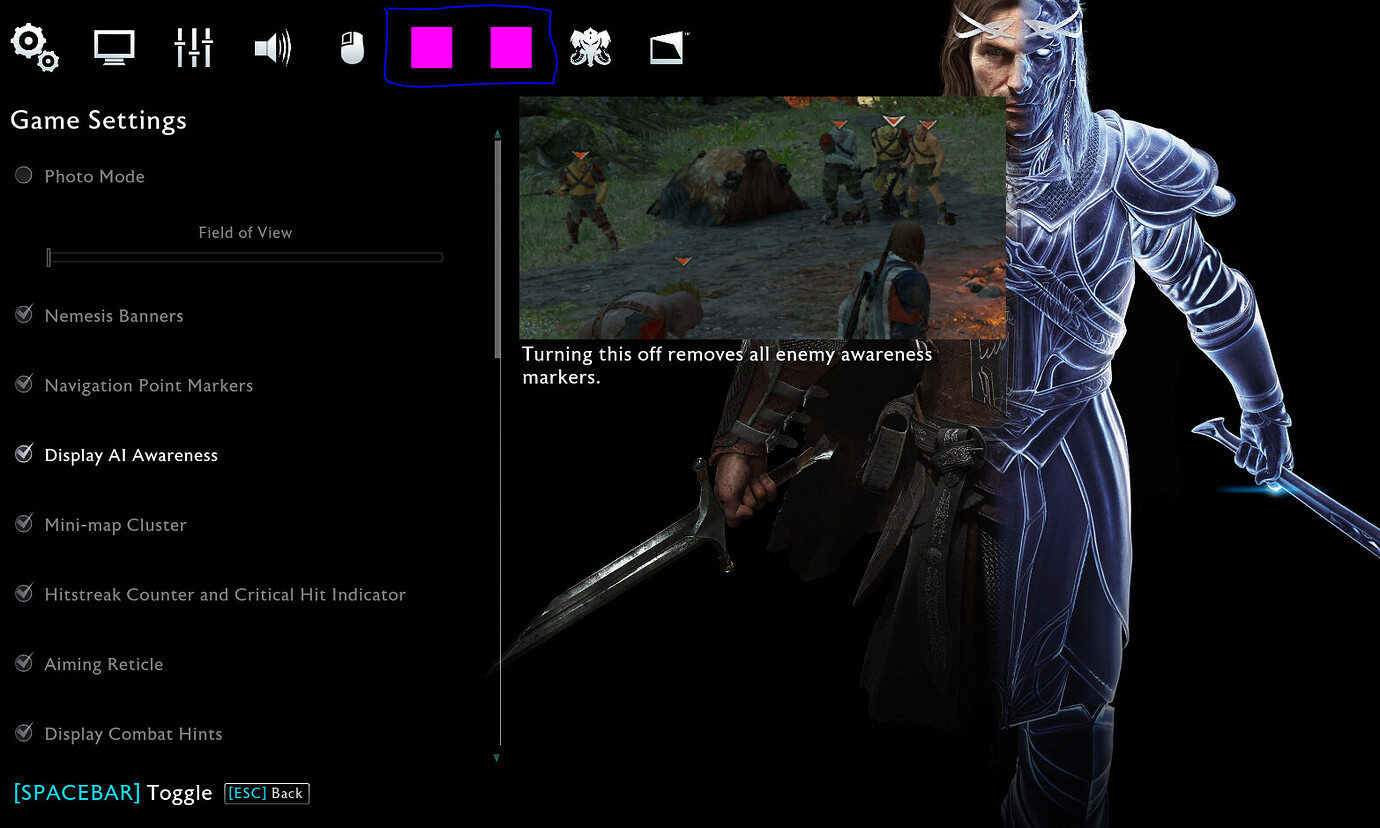
Task: Disable the Aiming Reticle setting
Action: 23,662
